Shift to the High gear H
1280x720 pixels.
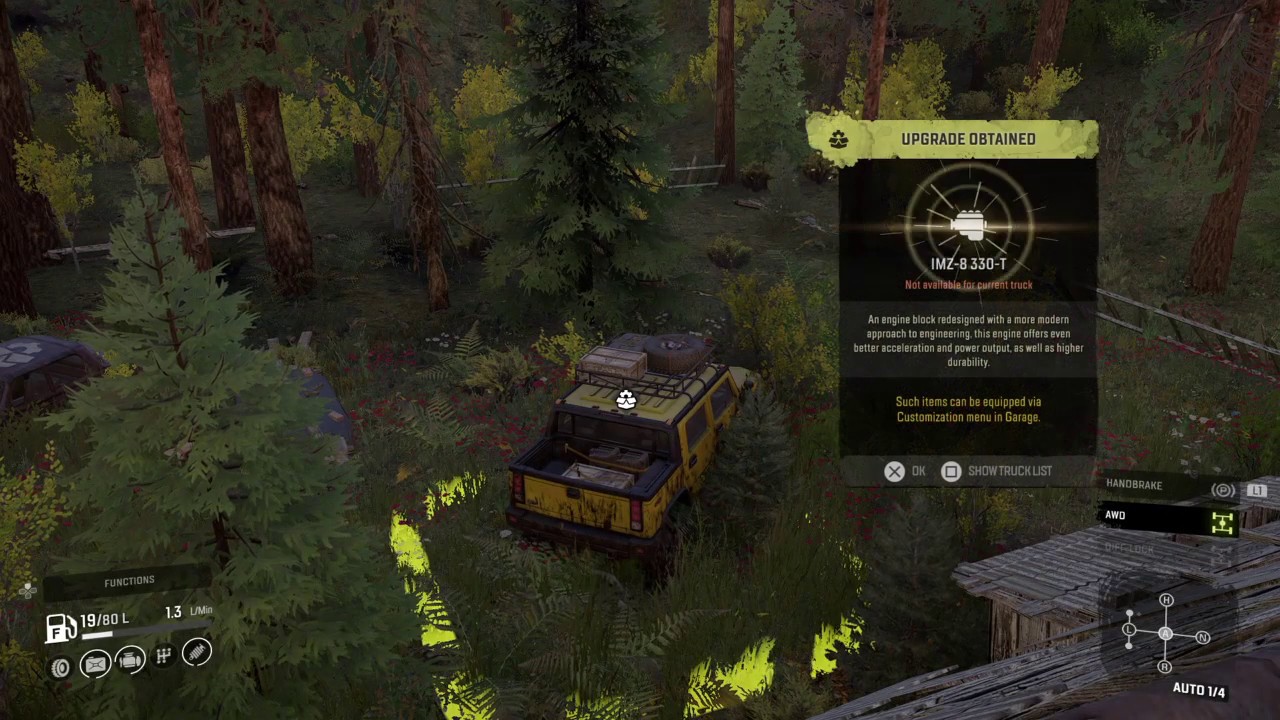pos(1166,600)
